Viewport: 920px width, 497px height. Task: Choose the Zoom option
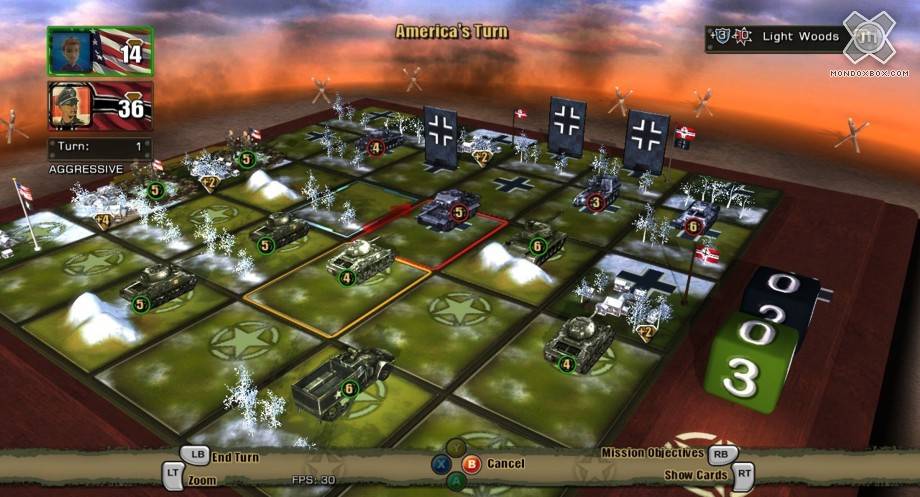tap(200, 480)
